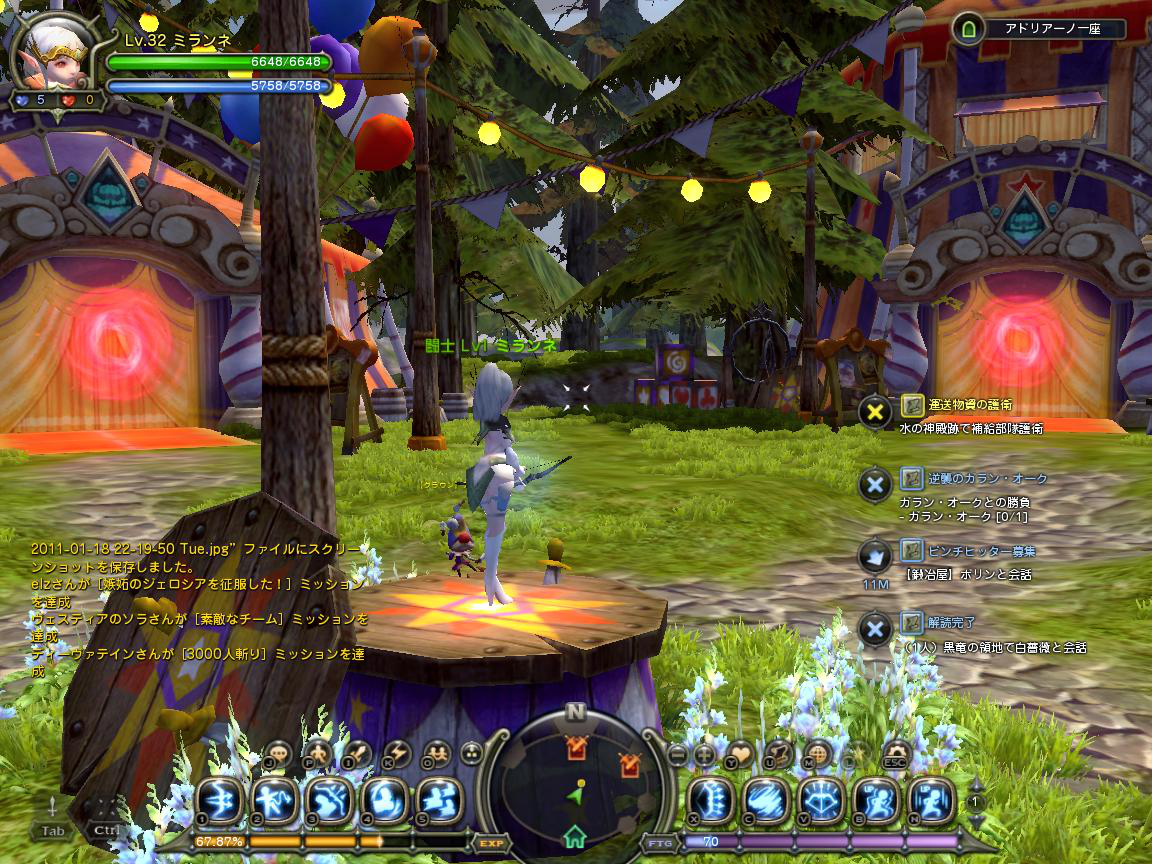The width and height of the screenshot is (1152, 864).
Task: Click the minimap zoom-in plus button
Action: (705, 754)
